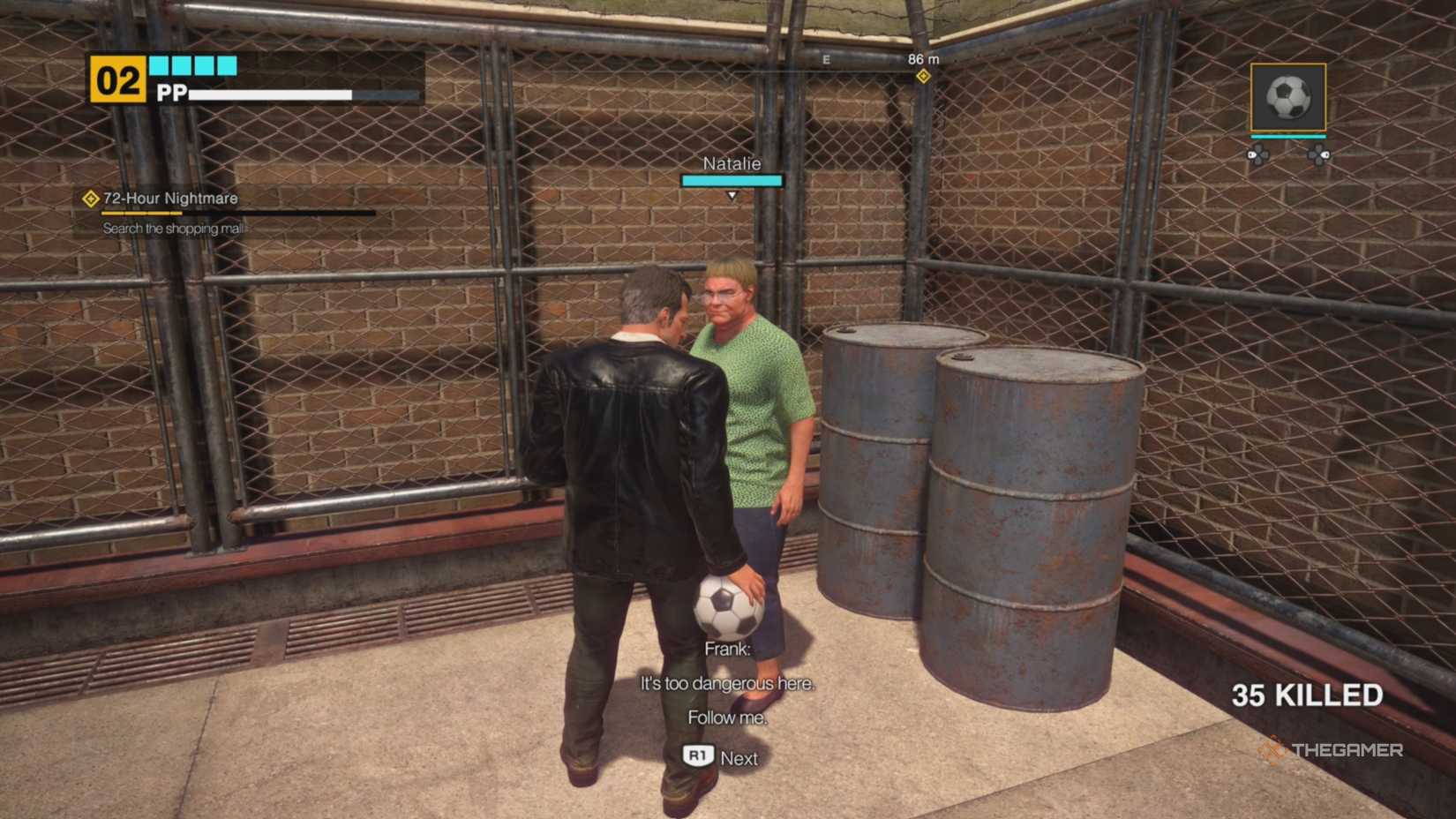Click the THEGAMER watermark logo
The width and height of the screenshot is (1456, 819).
click(x=1332, y=751)
